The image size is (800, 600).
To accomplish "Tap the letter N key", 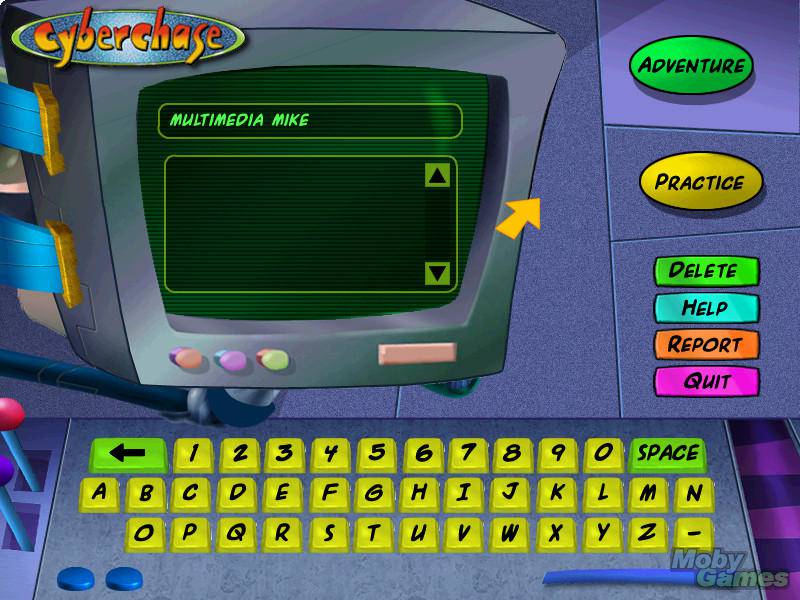I will pos(693,492).
